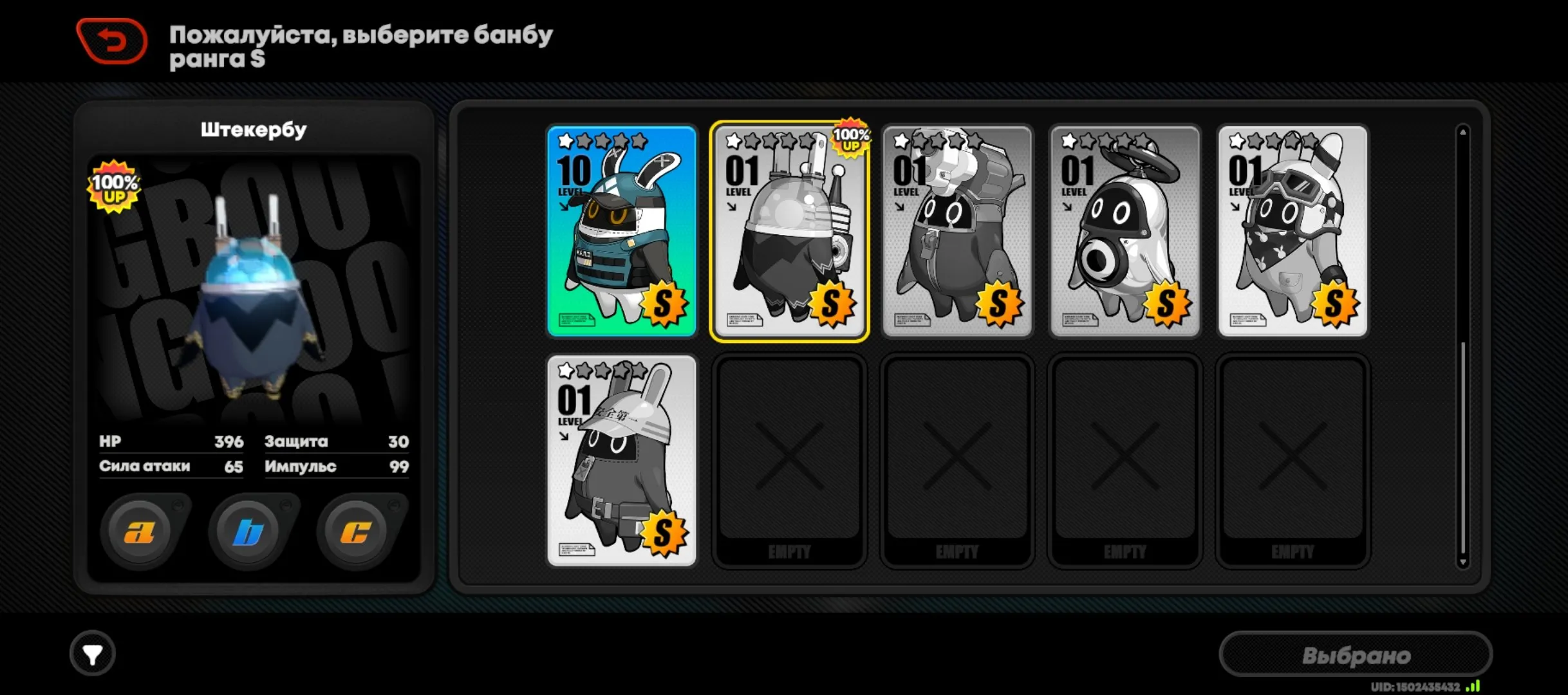Click the HP stat value 396
The image size is (1568, 695).
click(x=230, y=441)
